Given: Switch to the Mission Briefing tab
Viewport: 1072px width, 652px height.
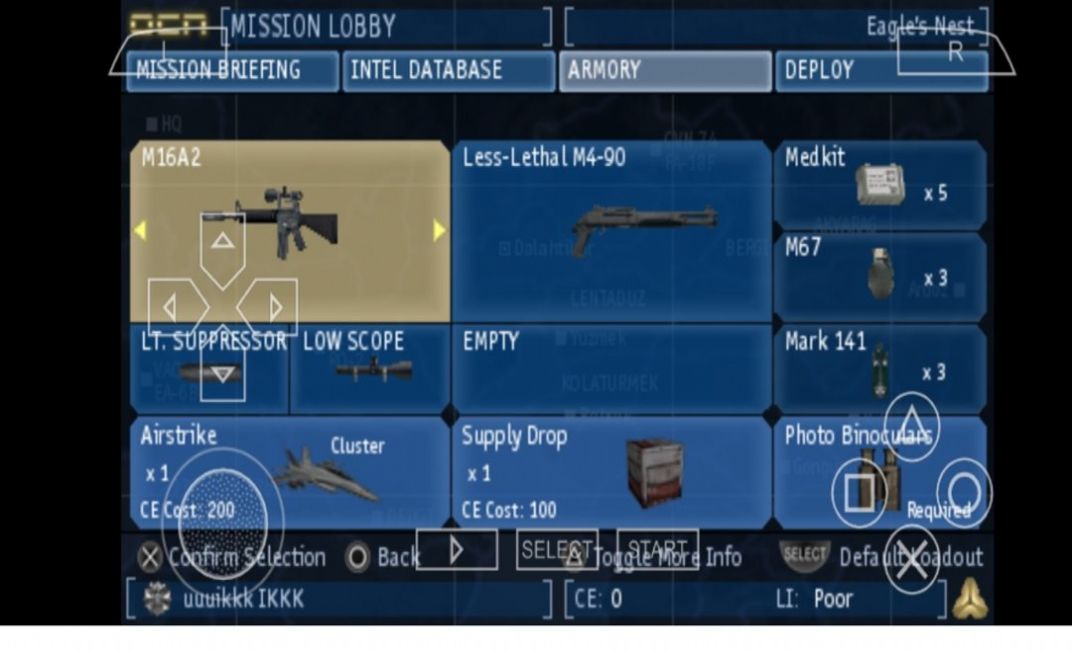Looking at the screenshot, I should coord(232,71).
